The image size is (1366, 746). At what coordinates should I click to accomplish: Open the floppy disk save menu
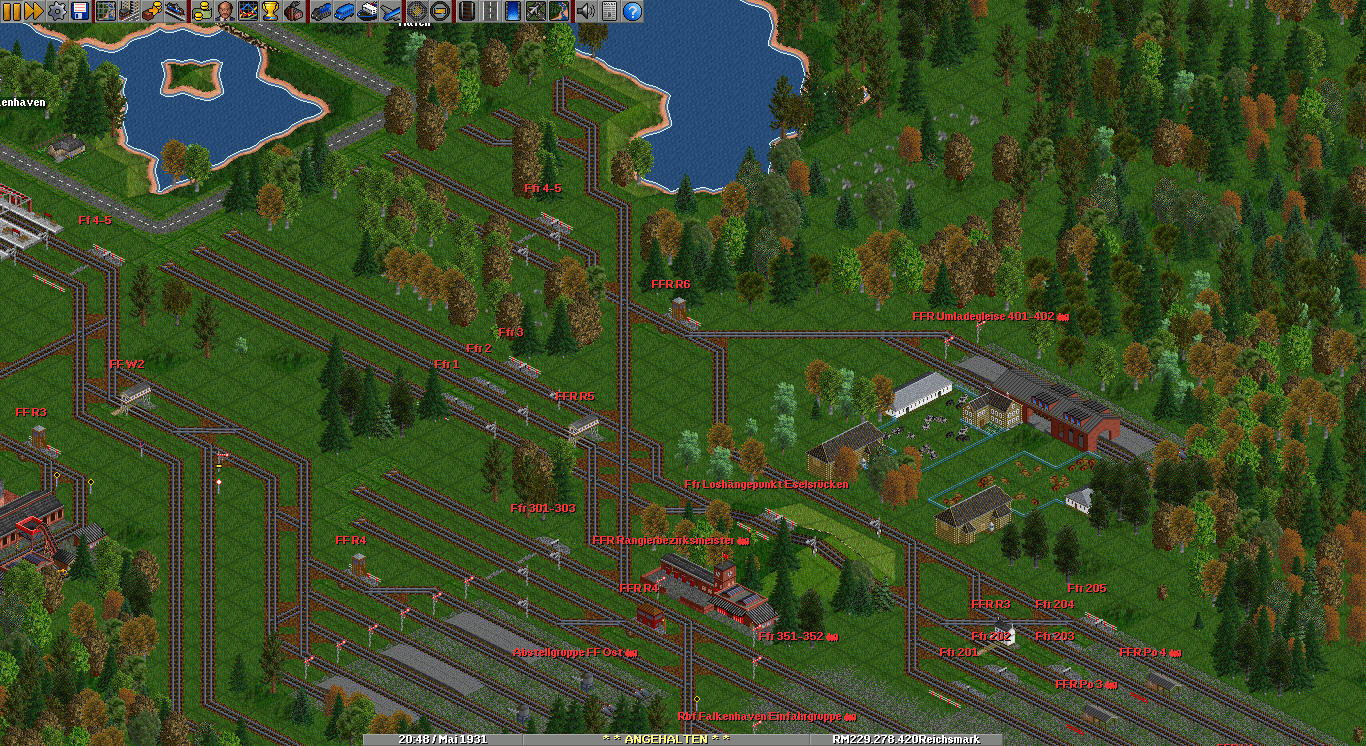click(x=79, y=11)
